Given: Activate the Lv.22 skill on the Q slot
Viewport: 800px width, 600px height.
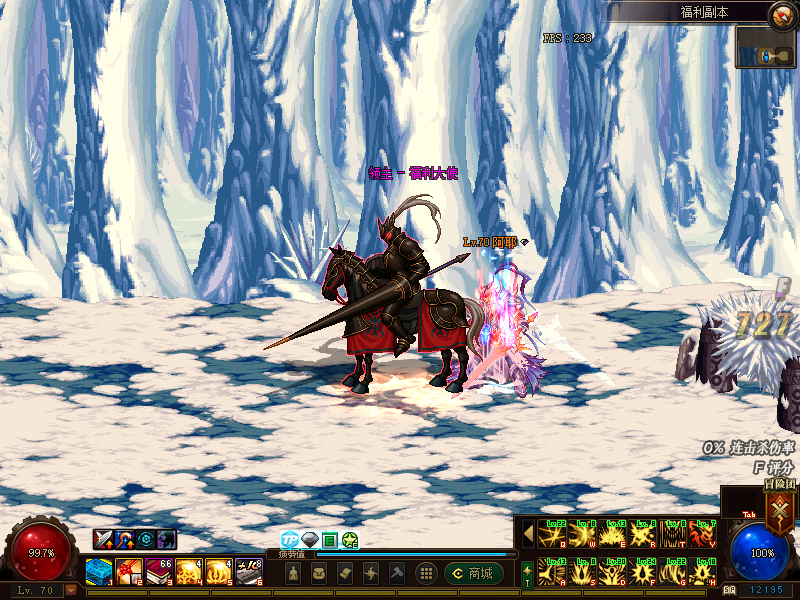Looking at the screenshot, I should click(551, 533).
